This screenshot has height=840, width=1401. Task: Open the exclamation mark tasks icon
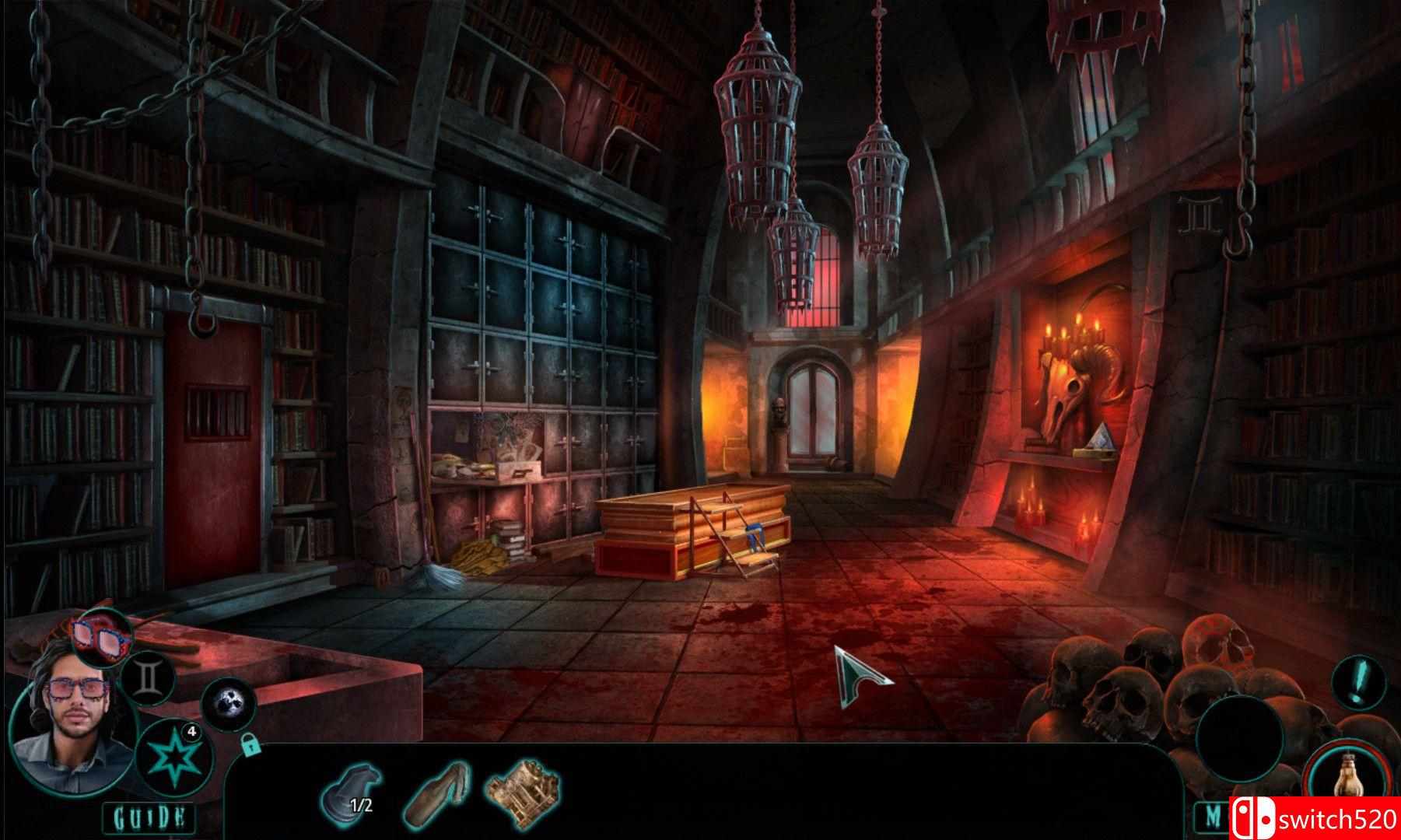(1358, 682)
